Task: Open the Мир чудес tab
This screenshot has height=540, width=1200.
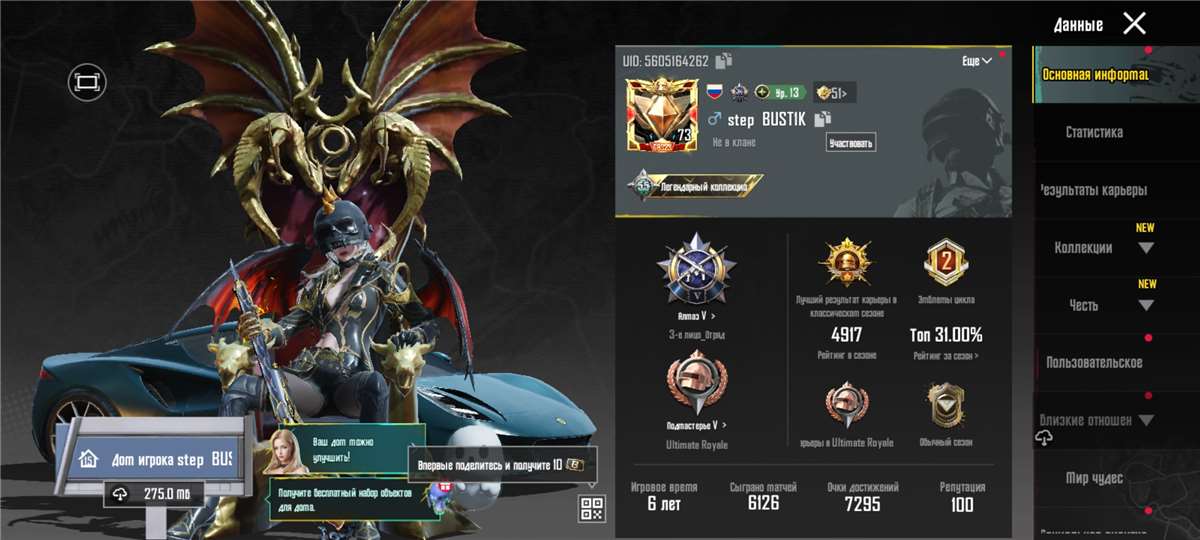Action: pyautogui.click(x=1094, y=478)
